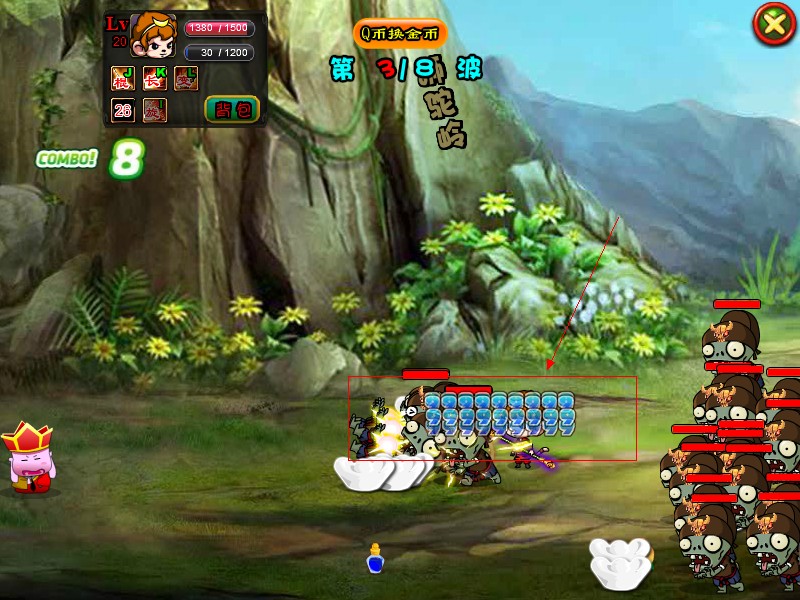This screenshot has width=800, height=600.
Task: Click the Q币换金币 exchange button
Action: pyautogui.click(x=400, y=33)
